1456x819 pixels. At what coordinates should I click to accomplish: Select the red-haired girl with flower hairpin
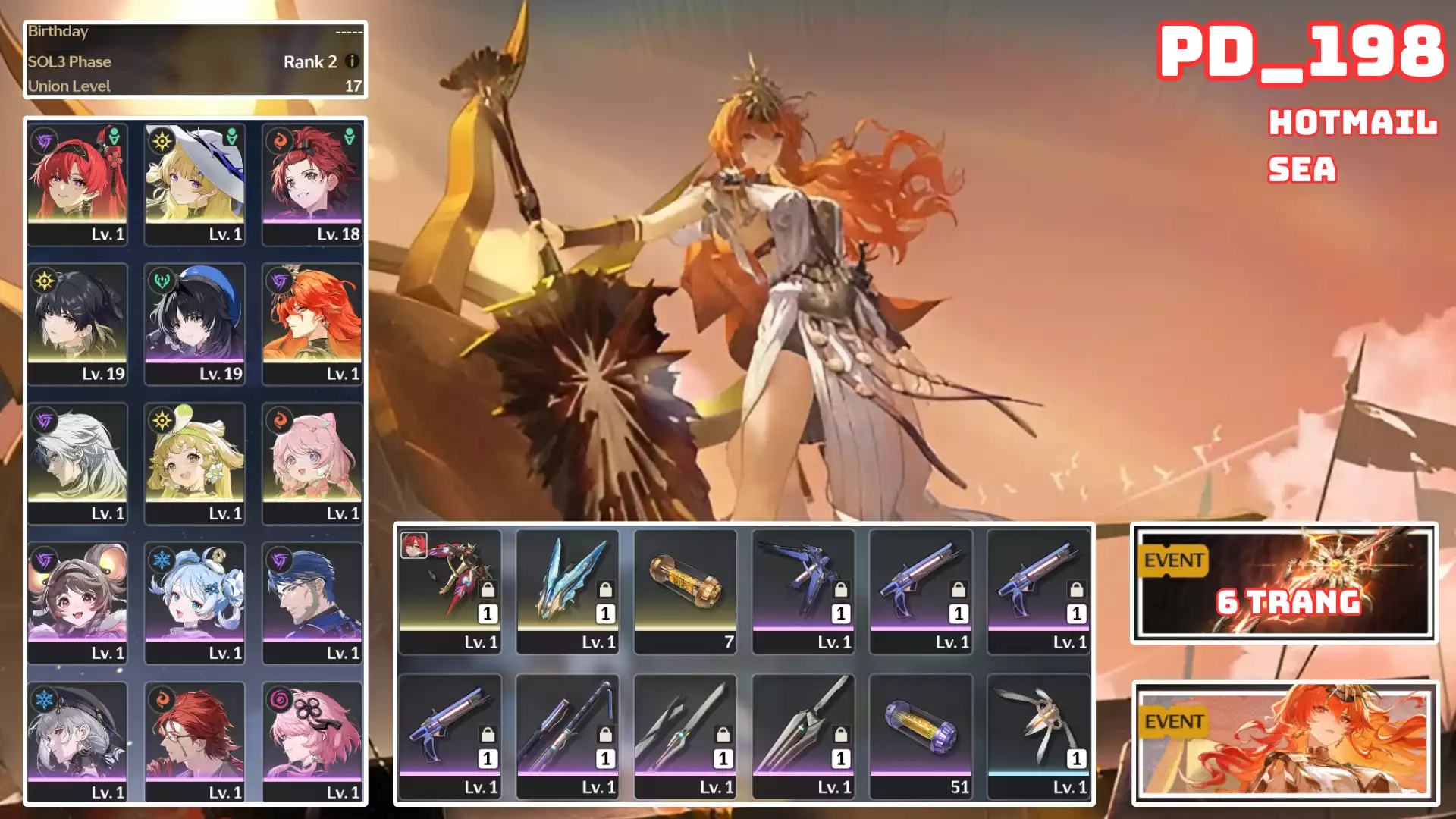click(77, 184)
